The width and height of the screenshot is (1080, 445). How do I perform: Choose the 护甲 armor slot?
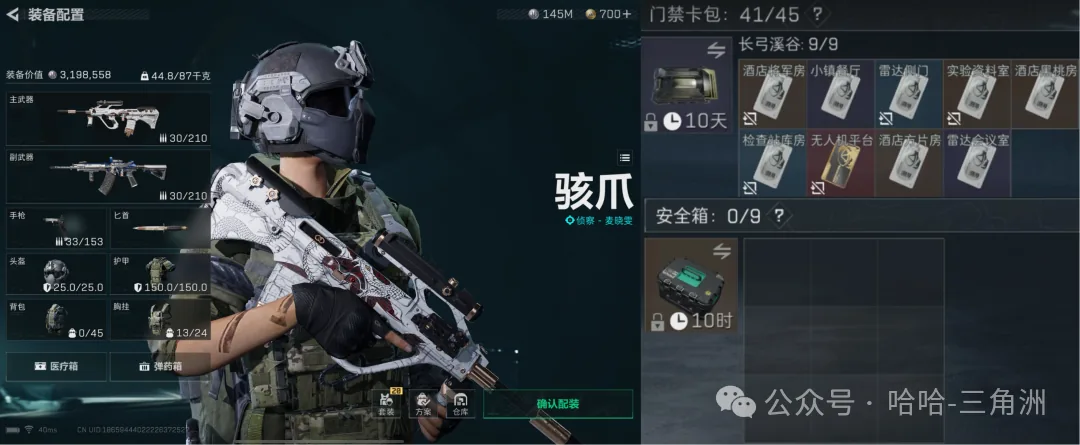(x=160, y=274)
